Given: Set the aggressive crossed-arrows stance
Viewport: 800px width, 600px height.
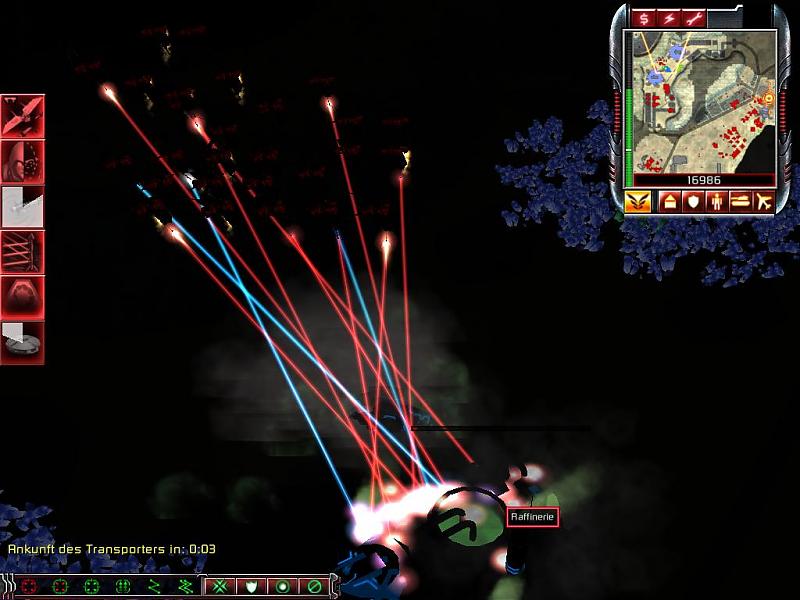Looking at the screenshot, I should click(220, 586).
